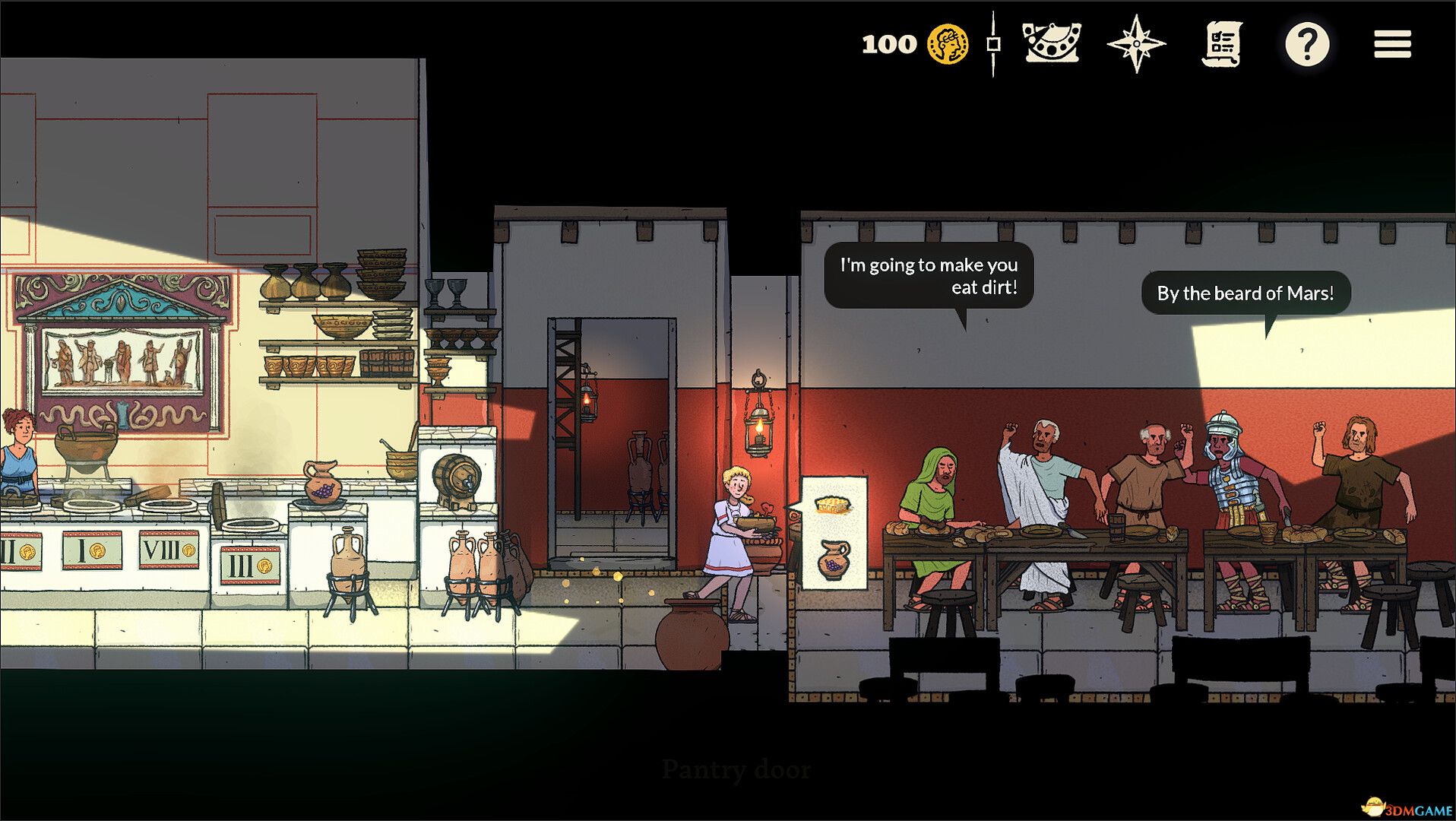The width and height of the screenshot is (1456, 821).
Task: Open the compass star map
Action: point(1136,44)
